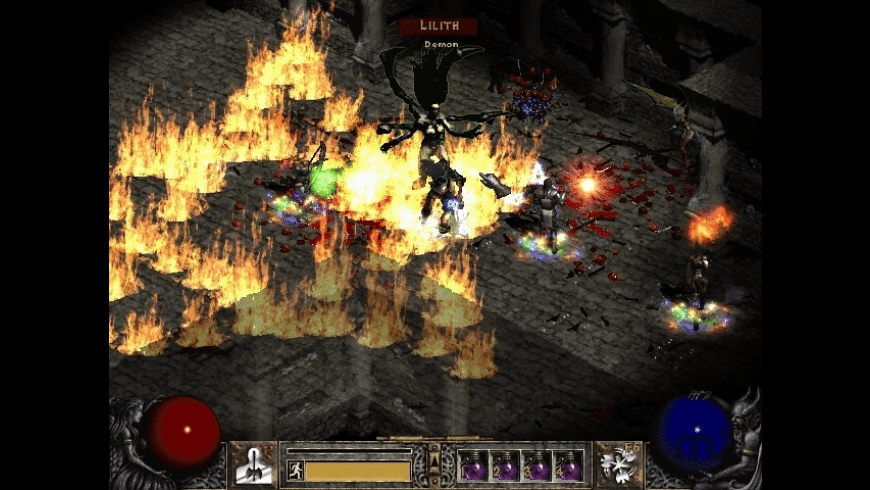This screenshot has height=490, width=870.
Task: Open the mini panel menu button
Action: point(434,465)
